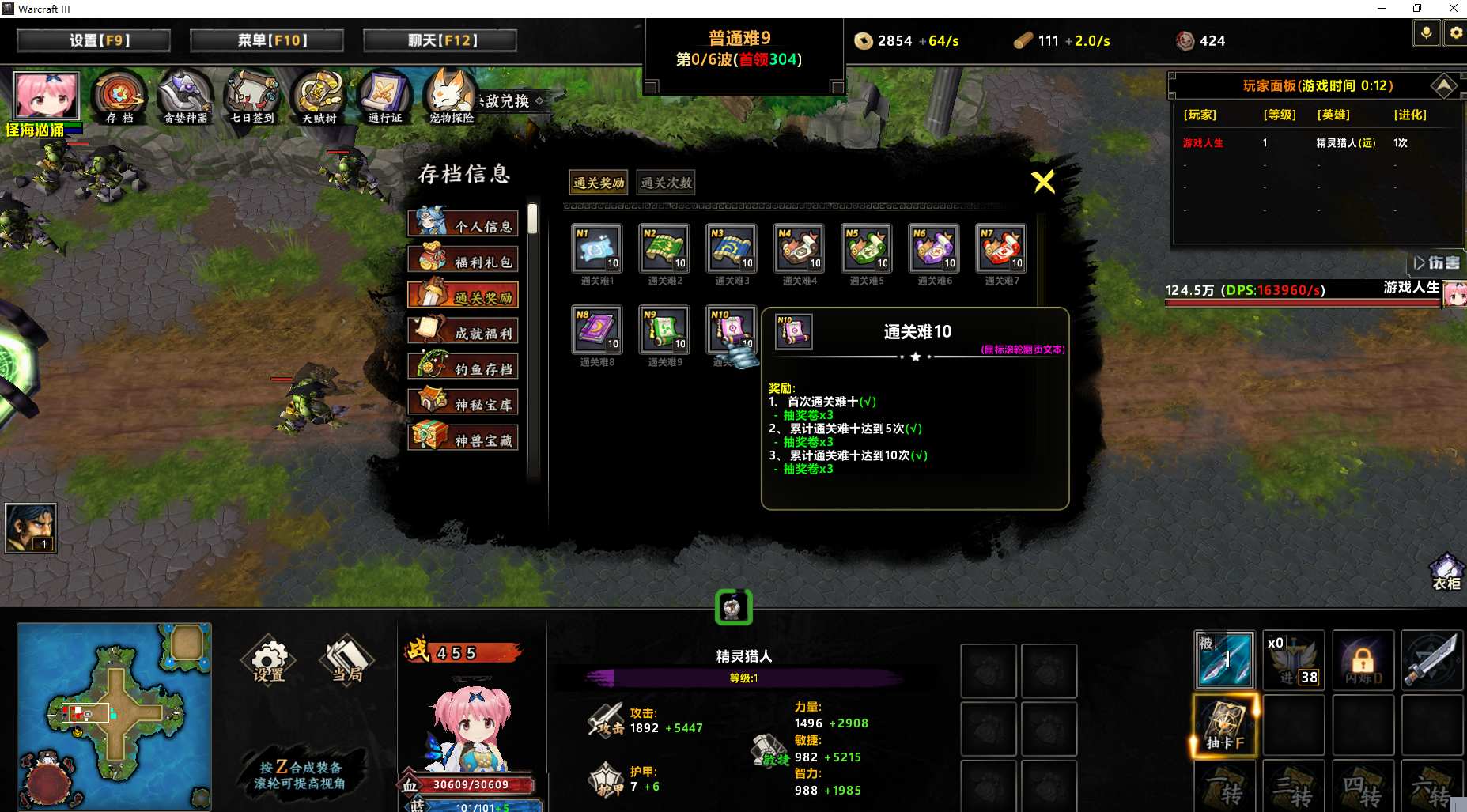Click the minimap
1467x812 pixels.
[114, 716]
